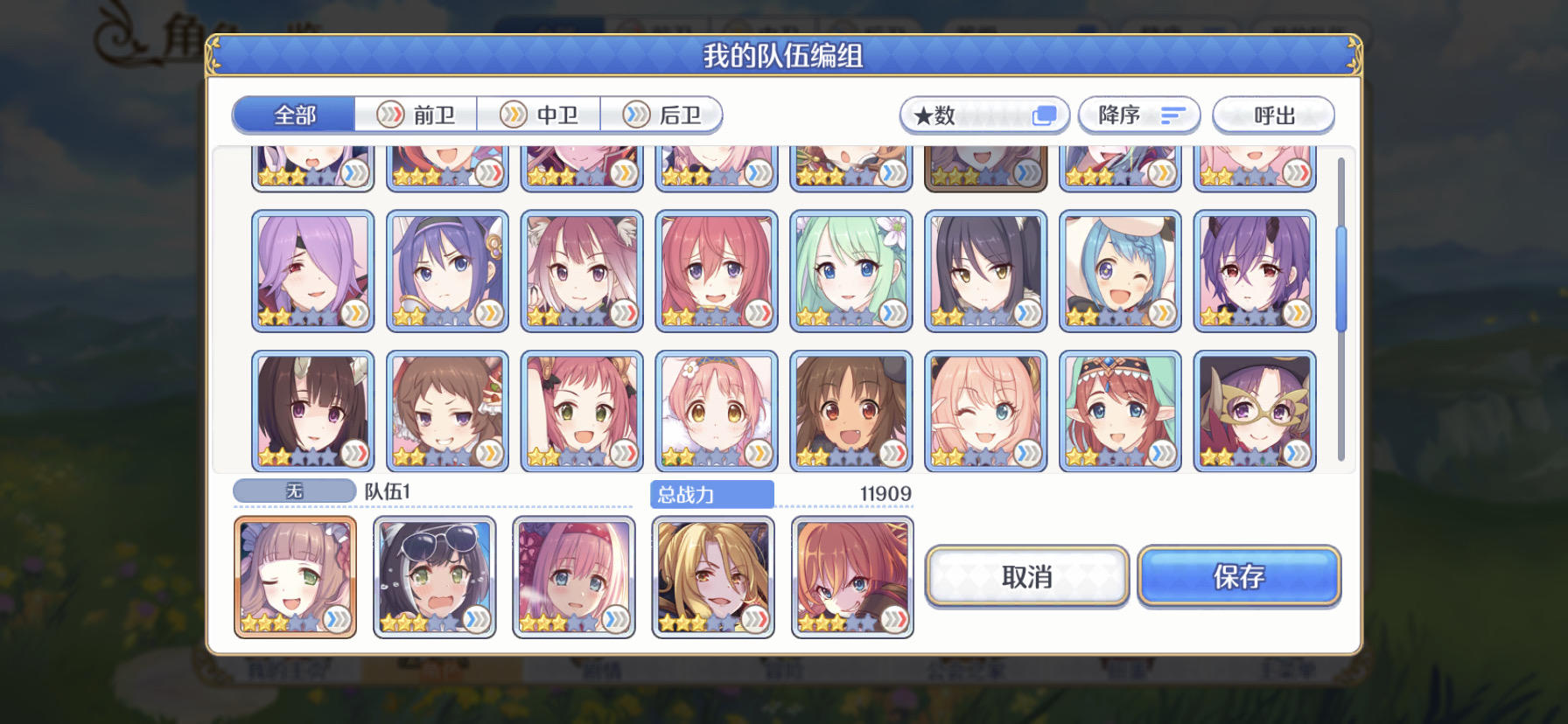
Task: Select the dark-skinned character in the third grid row
Action: tap(849, 407)
